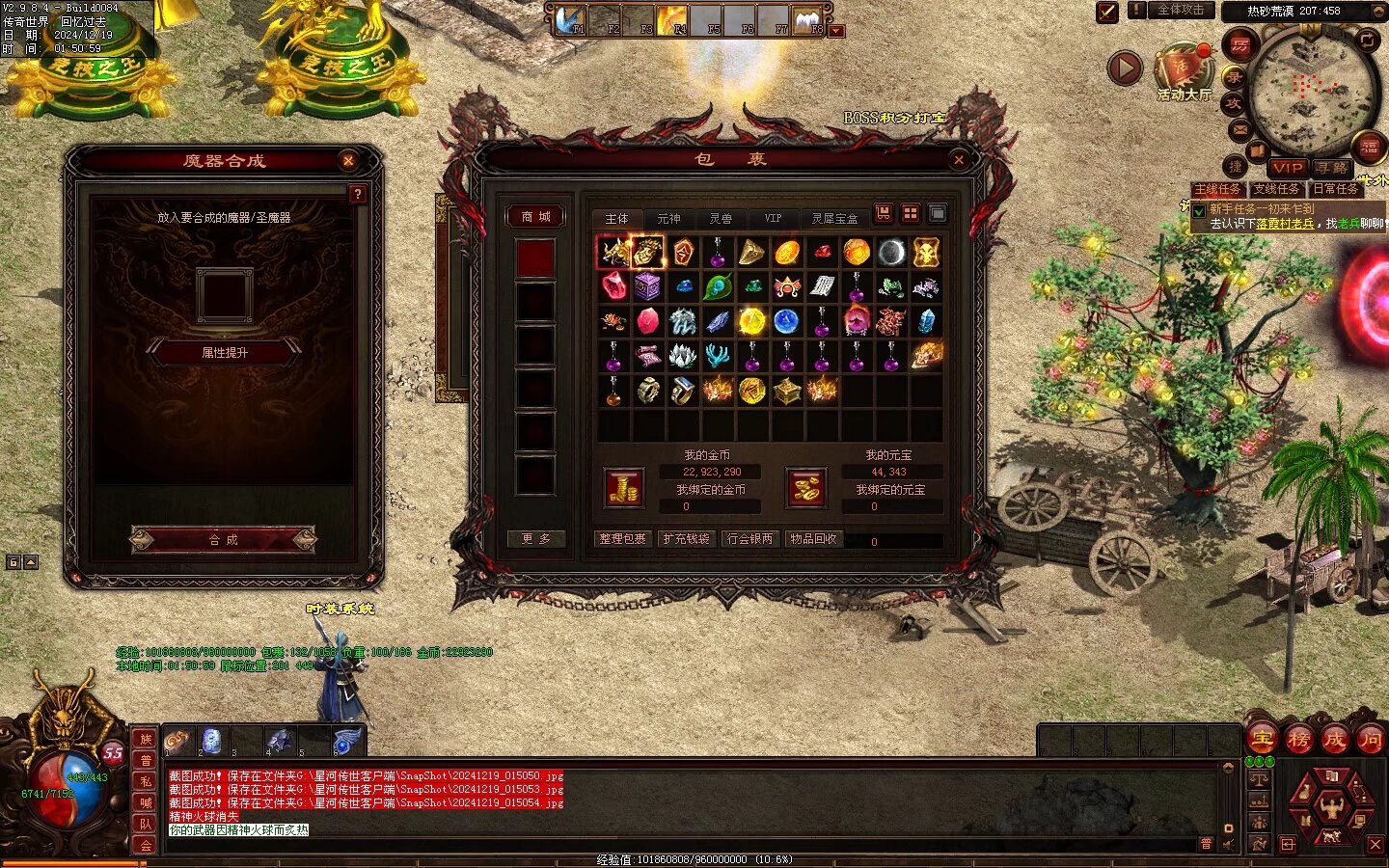1389x868 pixels.
Task: Click the 合成 combine button
Action: coord(224,539)
